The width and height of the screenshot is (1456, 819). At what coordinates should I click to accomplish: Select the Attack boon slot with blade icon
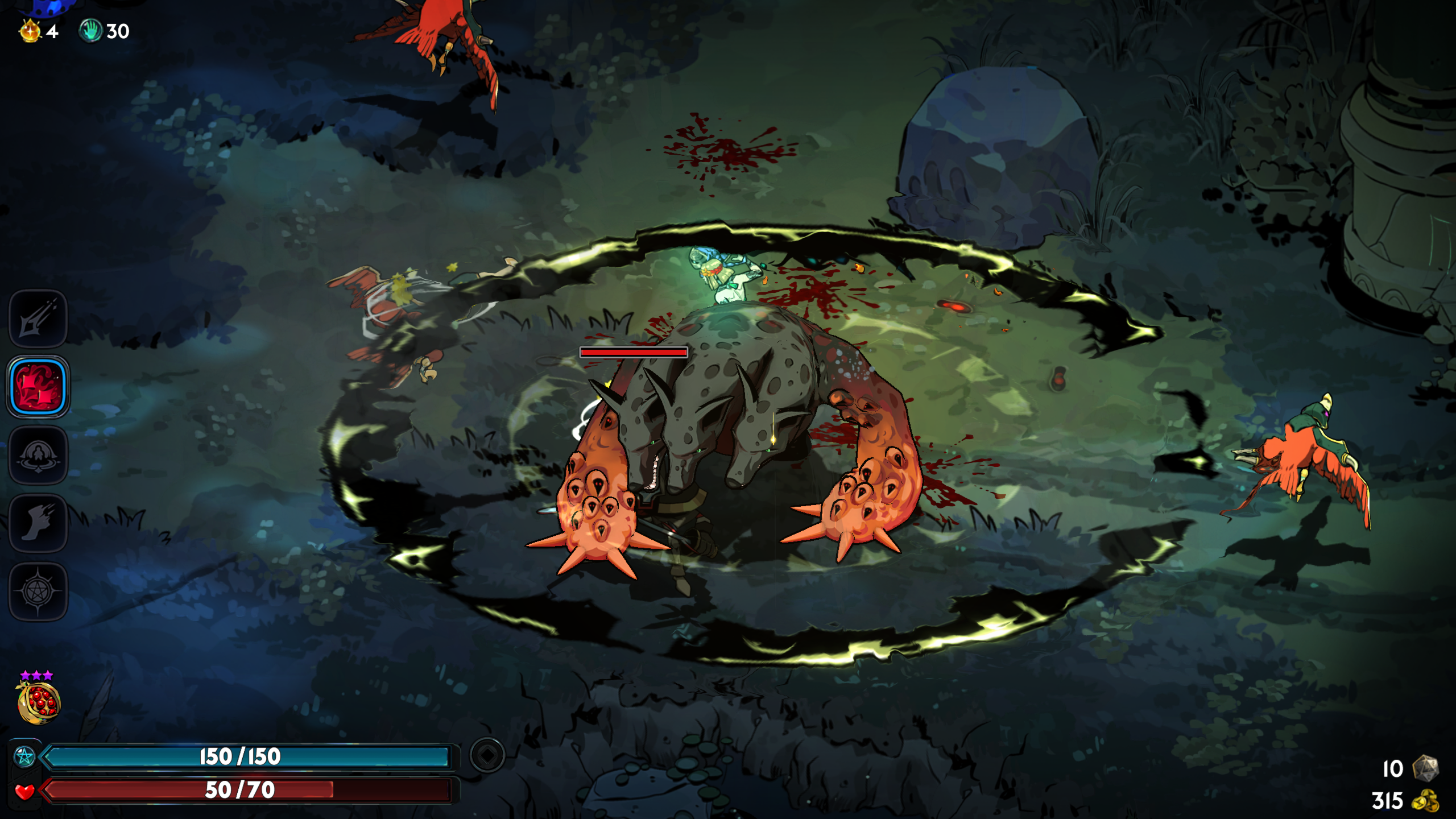click(38, 319)
